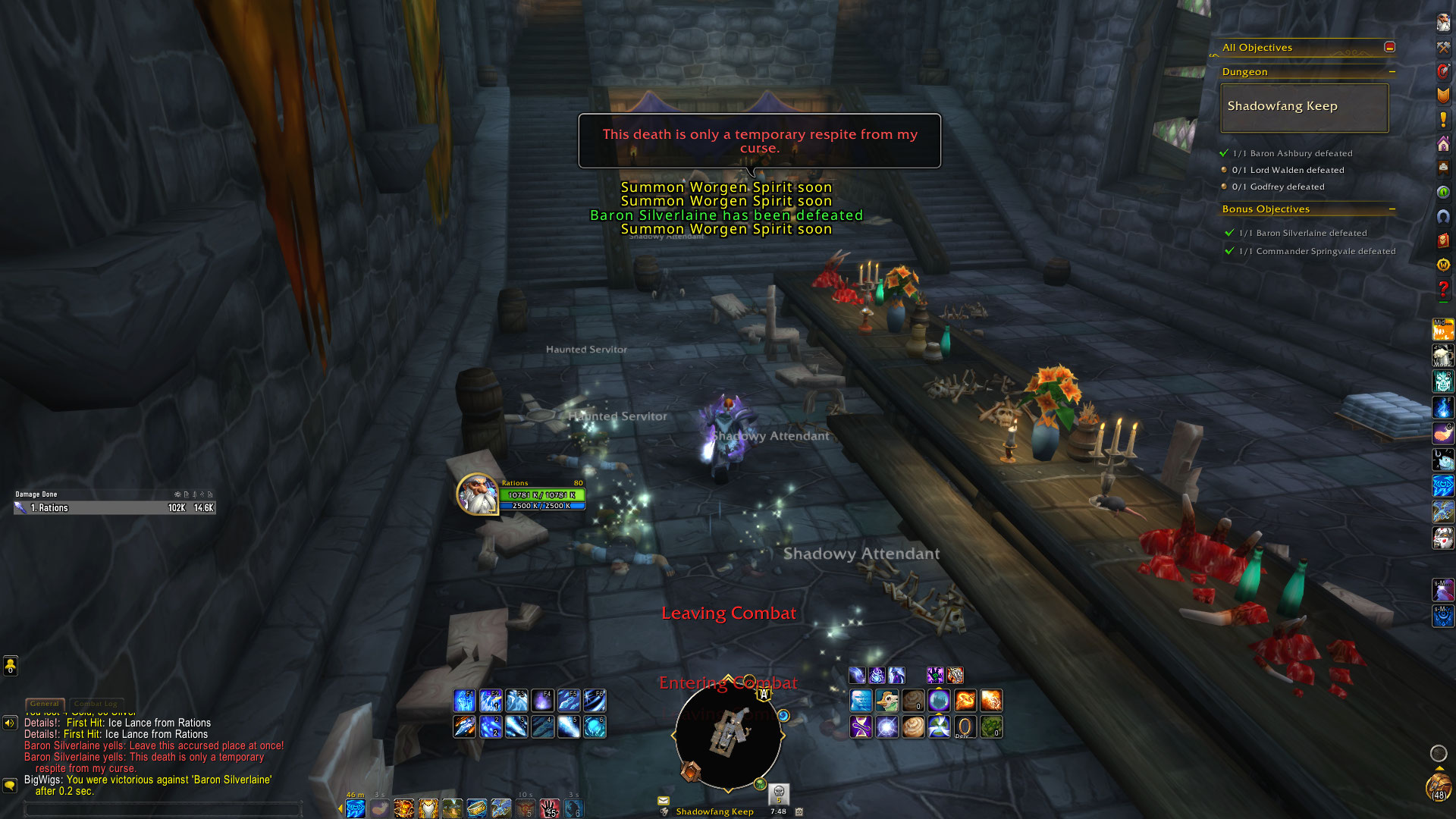The image size is (1456, 819).
Task: Open the Shadowfang Keep dungeon block
Action: pos(1304,108)
